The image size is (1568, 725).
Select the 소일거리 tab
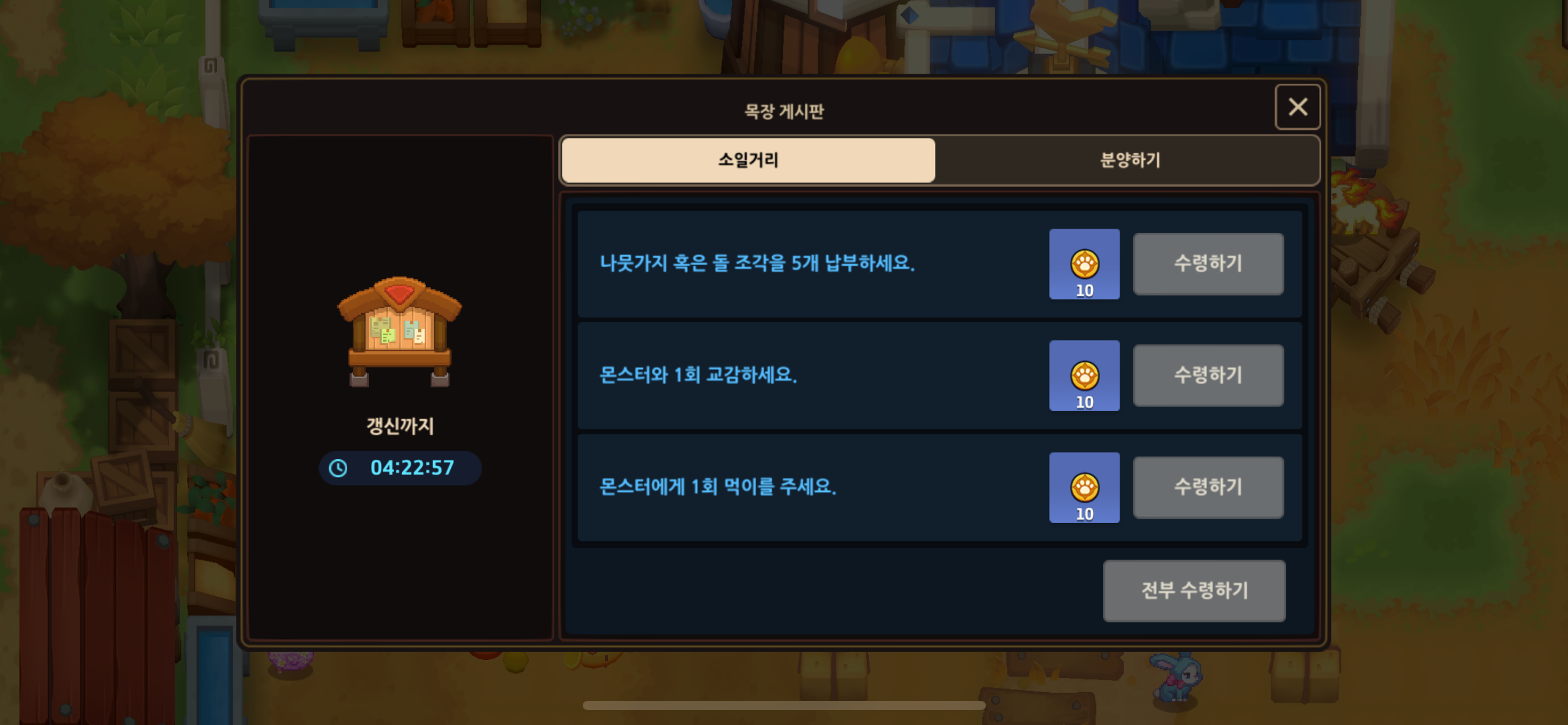click(747, 160)
